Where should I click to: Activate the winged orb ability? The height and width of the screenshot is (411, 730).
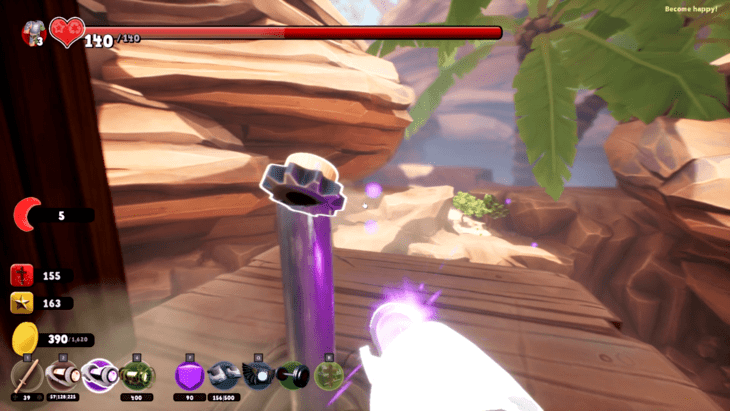[x=258, y=377]
